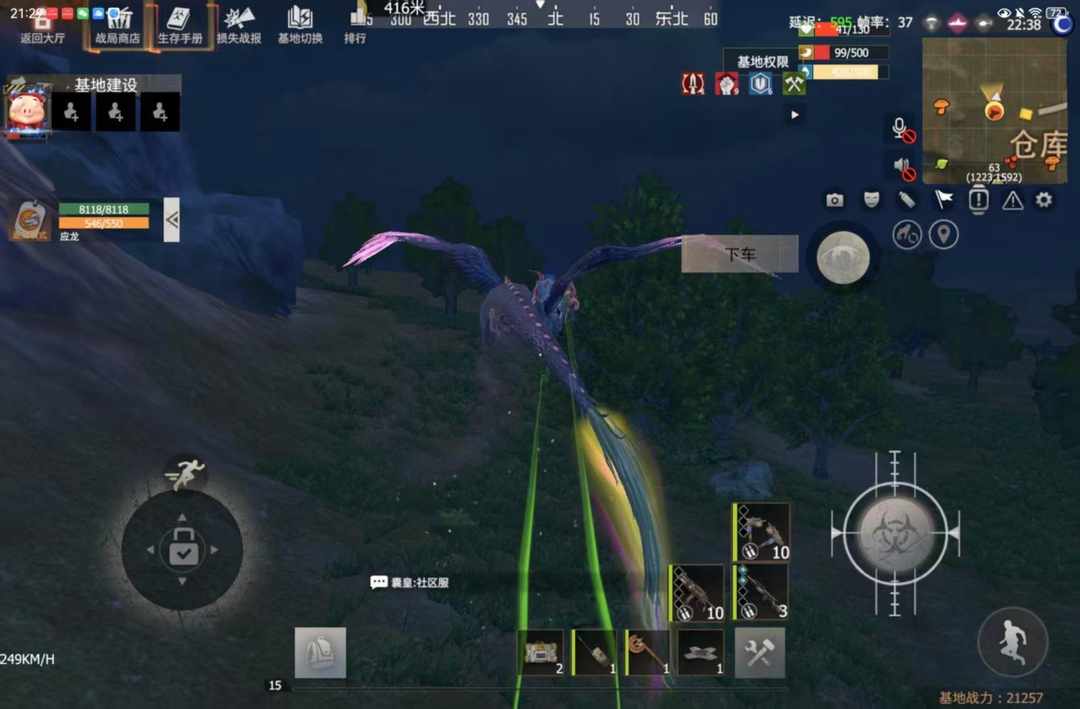Open 基地切换 base switch
Screen dimensions: 1080x709
pos(300,26)
